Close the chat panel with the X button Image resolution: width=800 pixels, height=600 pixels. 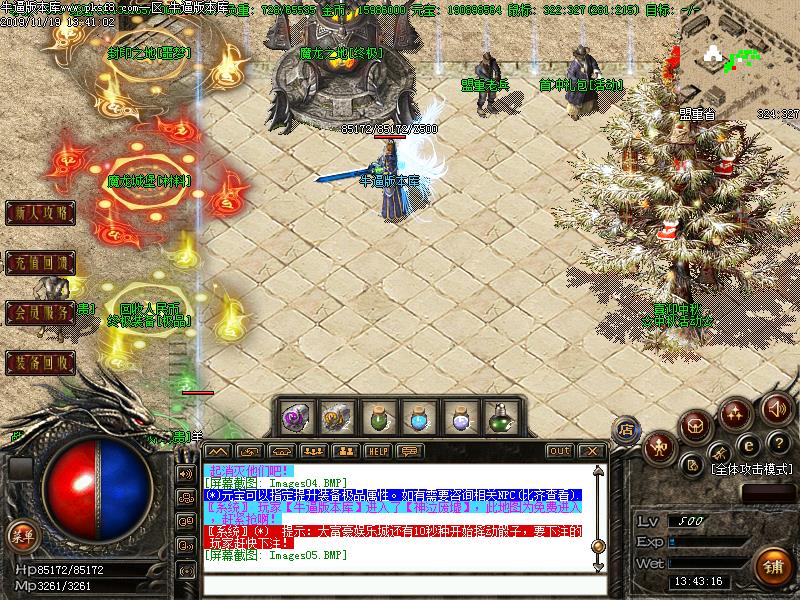coord(593,452)
